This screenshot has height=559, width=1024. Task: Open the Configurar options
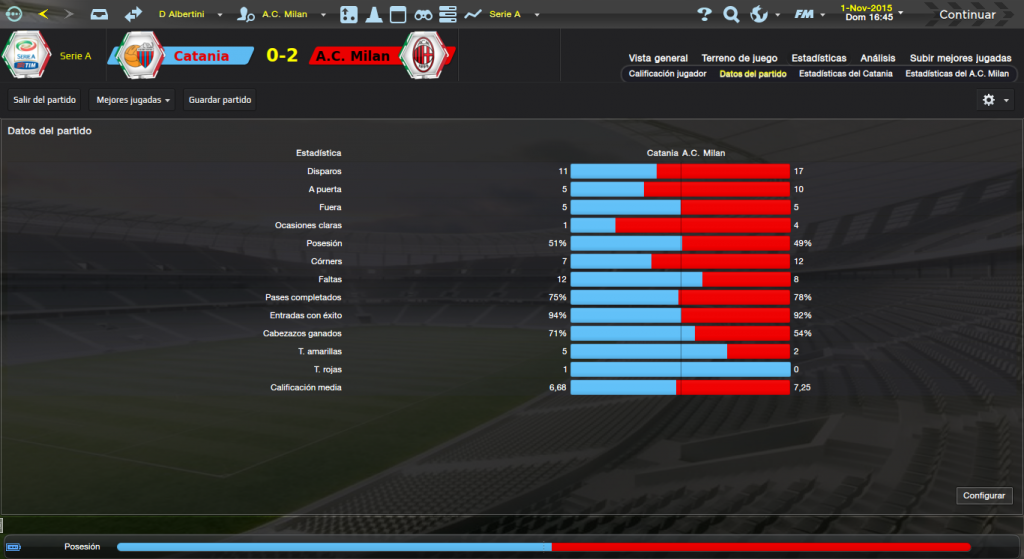(x=985, y=496)
